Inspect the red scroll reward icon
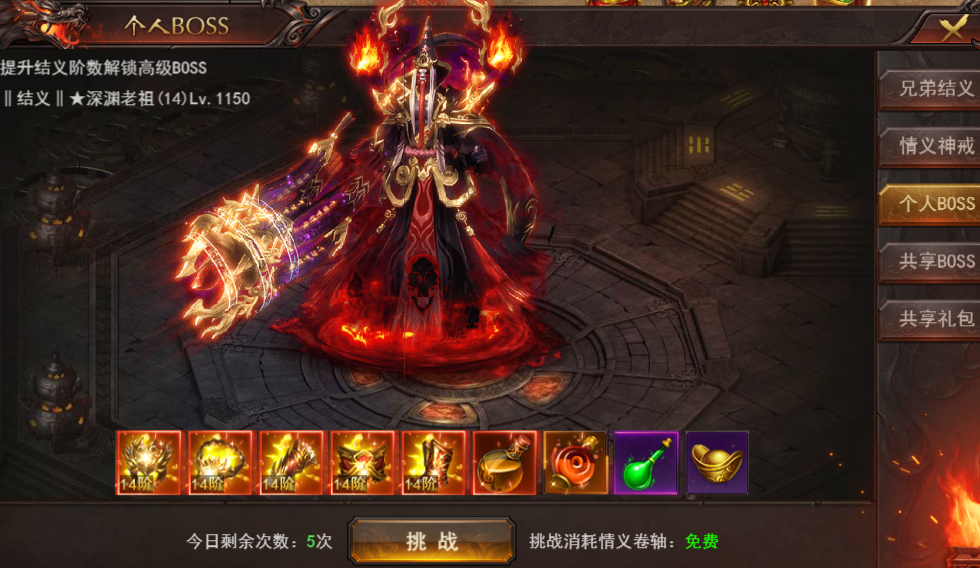 tap(576, 463)
